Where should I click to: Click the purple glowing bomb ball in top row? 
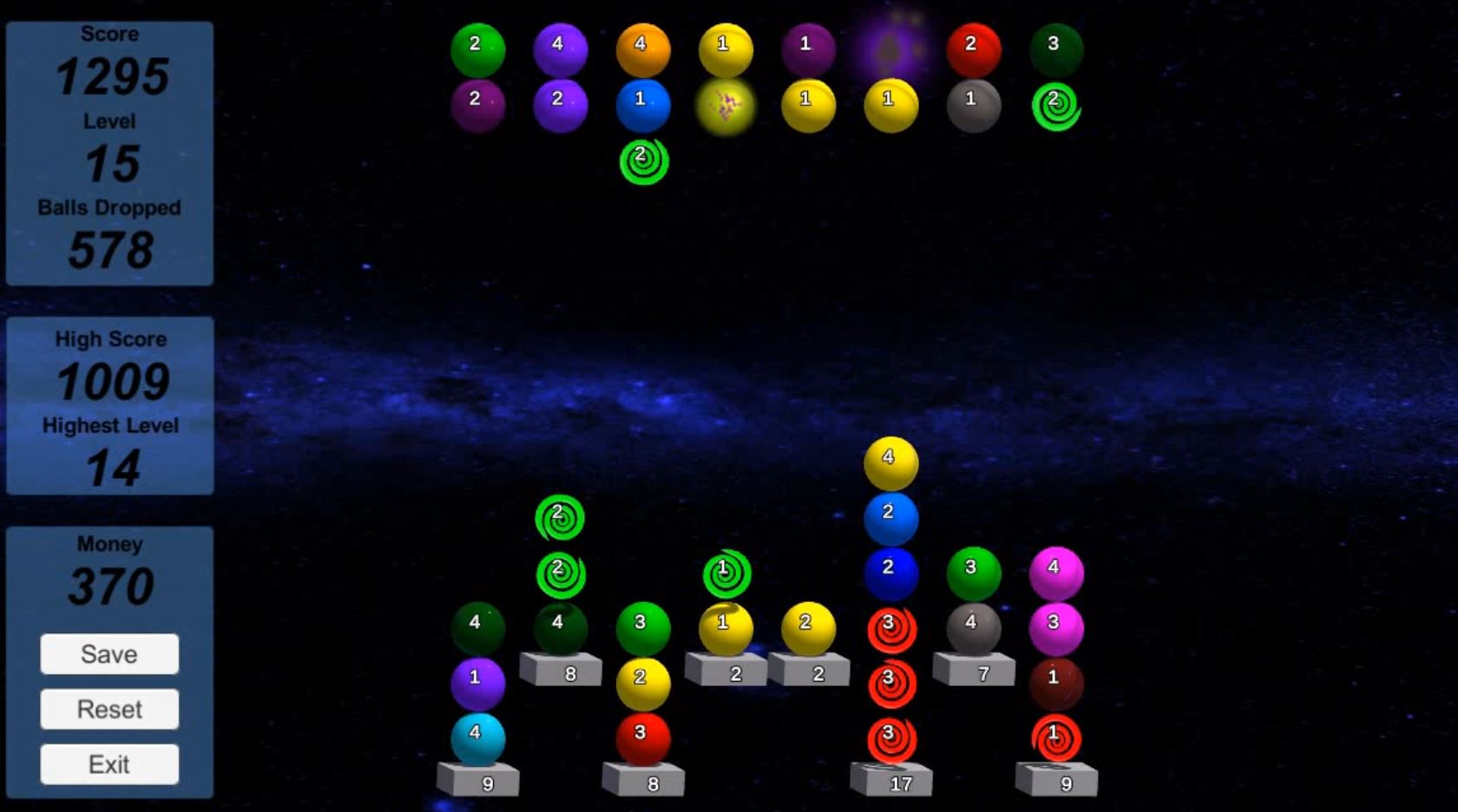pos(890,43)
